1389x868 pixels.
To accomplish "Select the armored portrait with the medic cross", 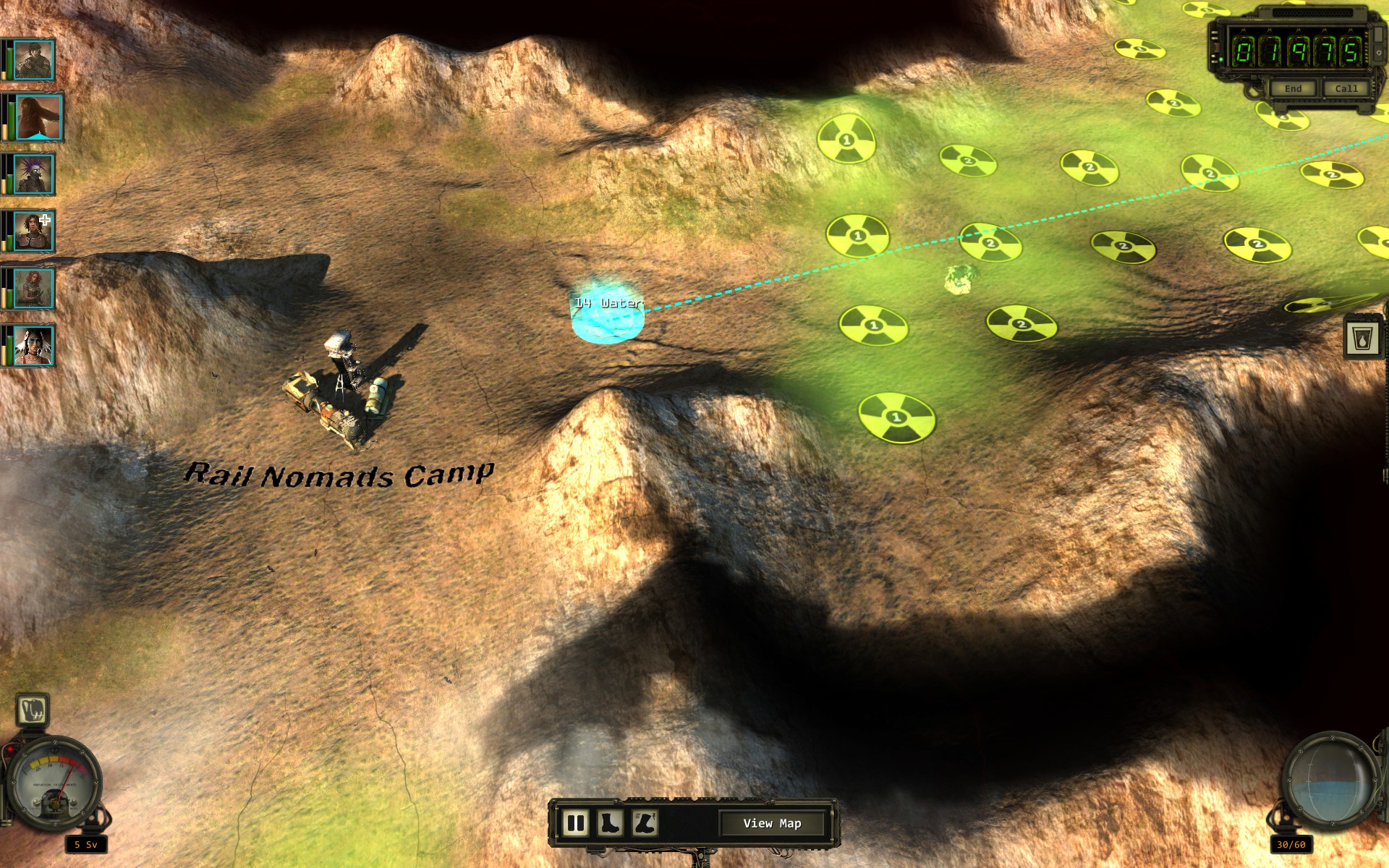I will coord(33,231).
